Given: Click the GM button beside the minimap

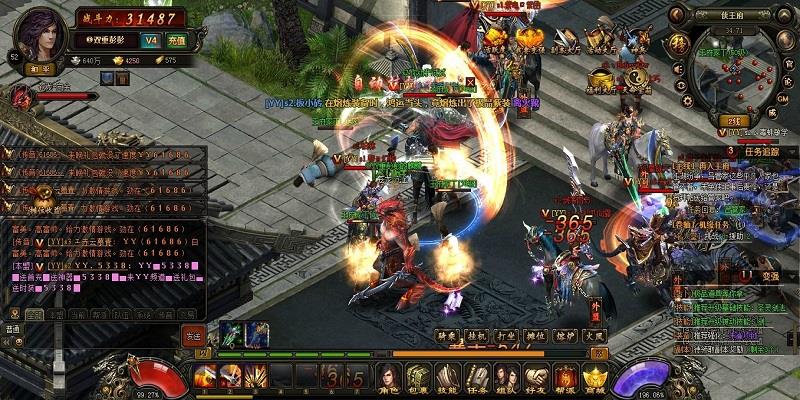Looking at the screenshot, I should coord(782,100).
